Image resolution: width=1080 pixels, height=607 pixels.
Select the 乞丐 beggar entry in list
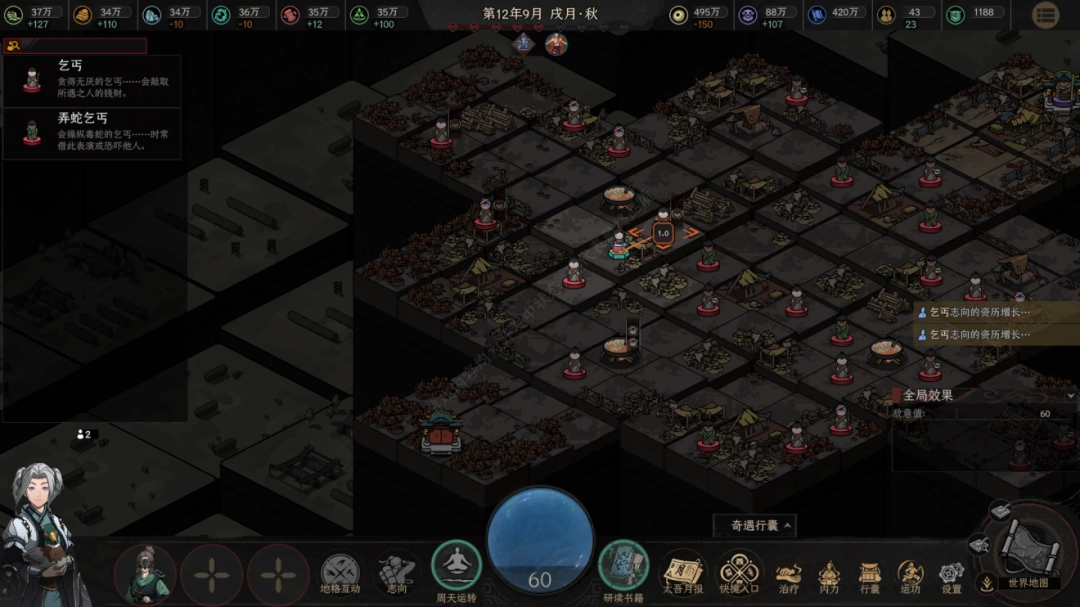(x=92, y=80)
